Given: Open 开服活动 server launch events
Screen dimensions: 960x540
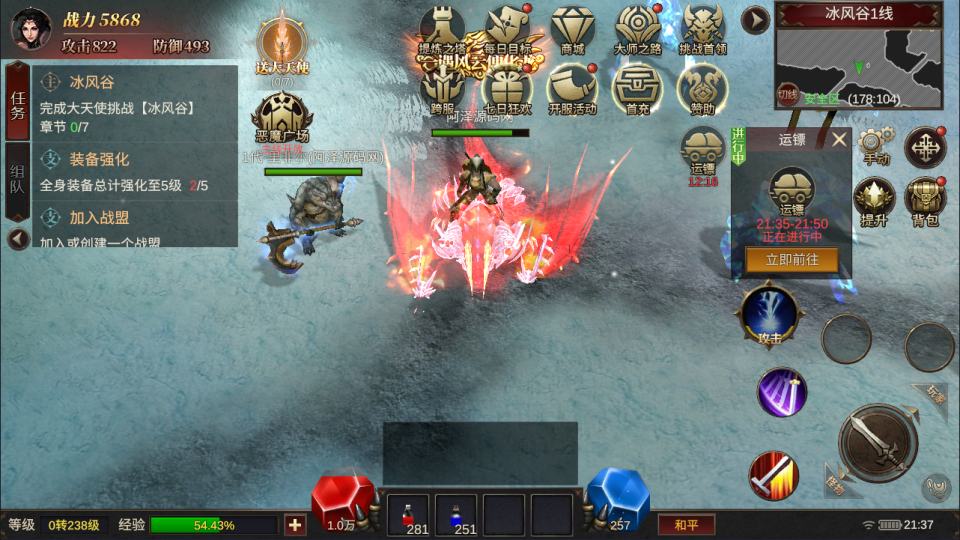Looking at the screenshot, I should [572, 87].
